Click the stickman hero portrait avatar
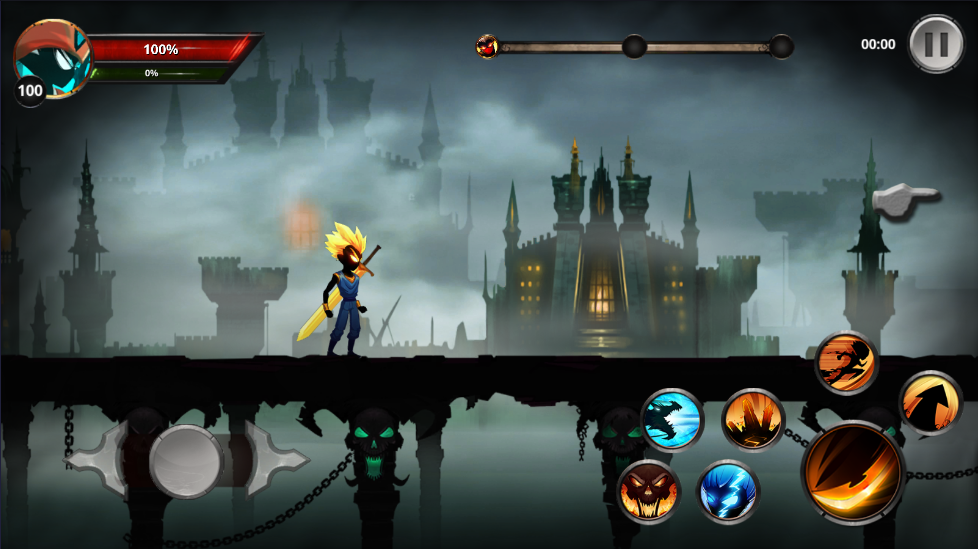This screenshot has height=549, width=978. [x=52, y=57]
